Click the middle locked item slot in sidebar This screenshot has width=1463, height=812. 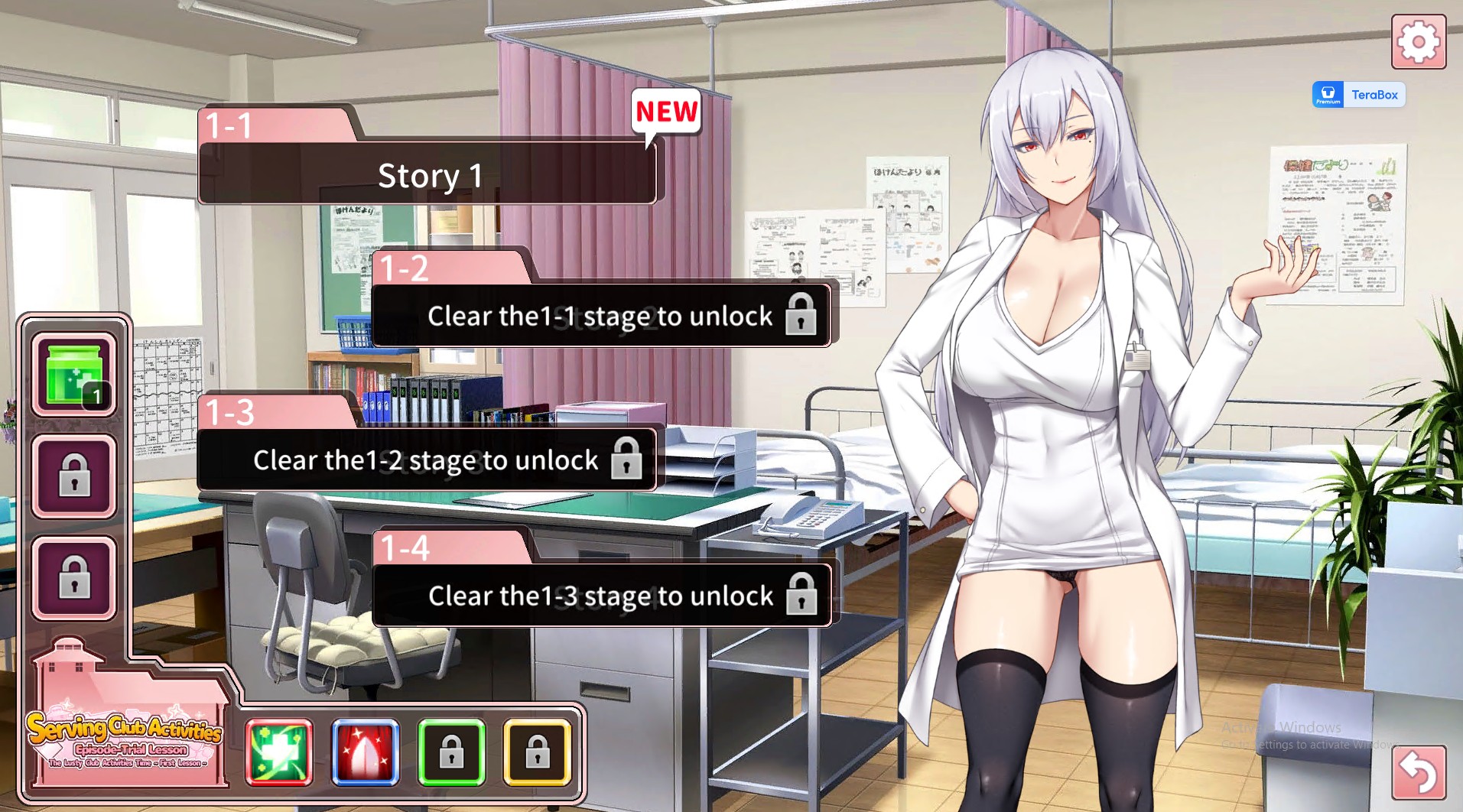pyautogui.click(x=73, y=474)
